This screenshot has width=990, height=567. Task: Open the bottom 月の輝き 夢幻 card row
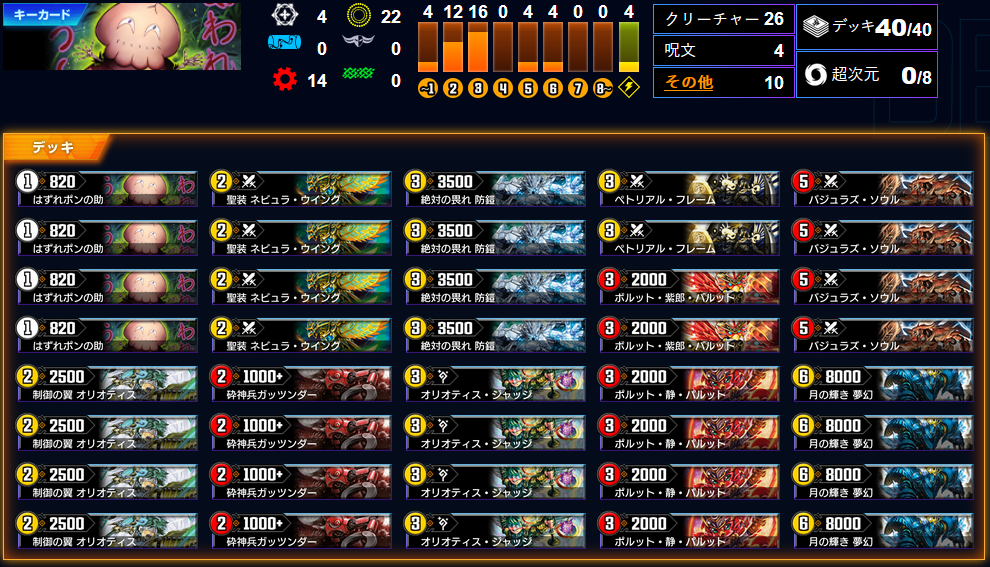click(883, 530)
